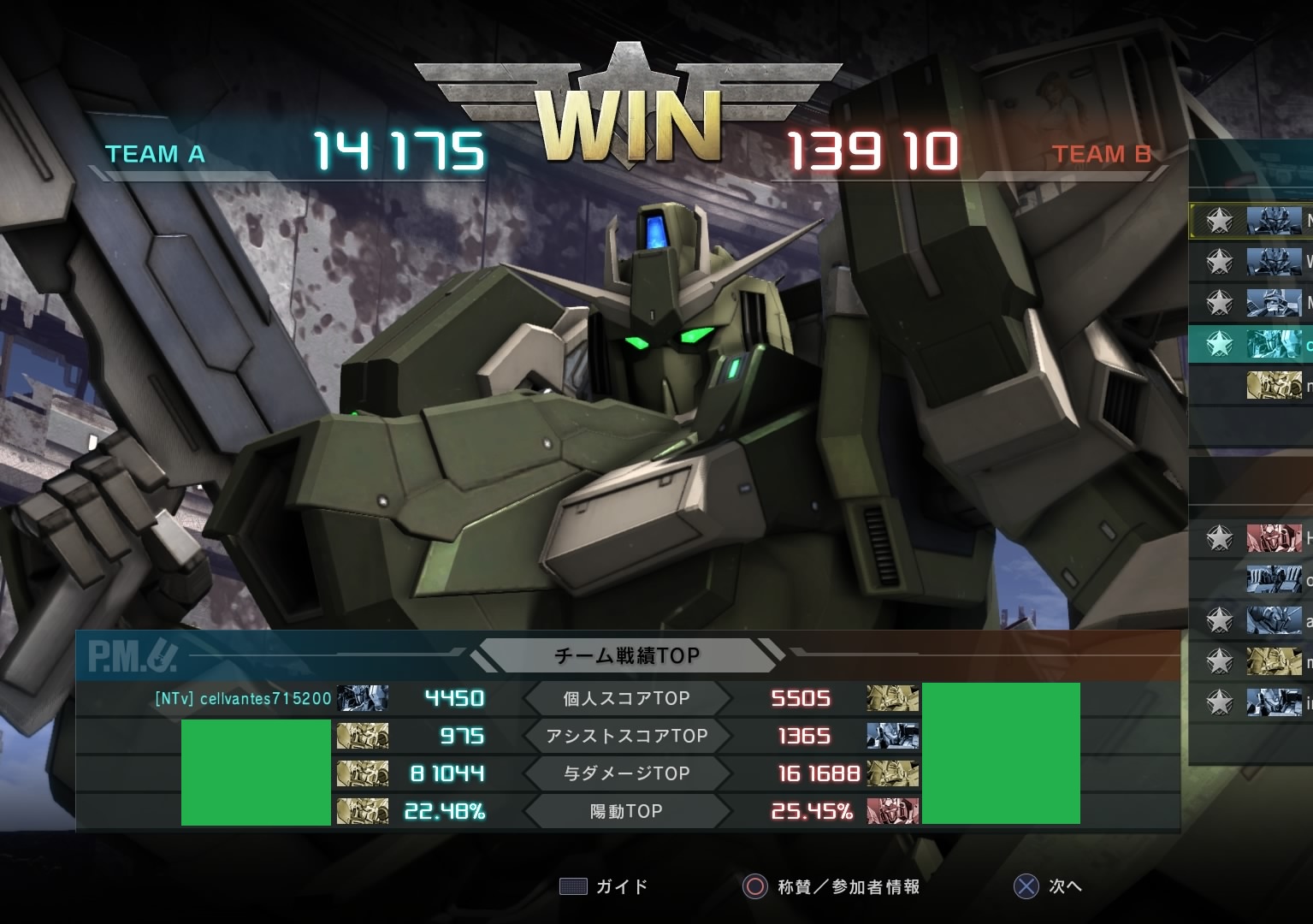This screenshot has height=924, width=1313.
Task: Click the red mobile suit icon beside 25.45%
Action: point(892,811)
